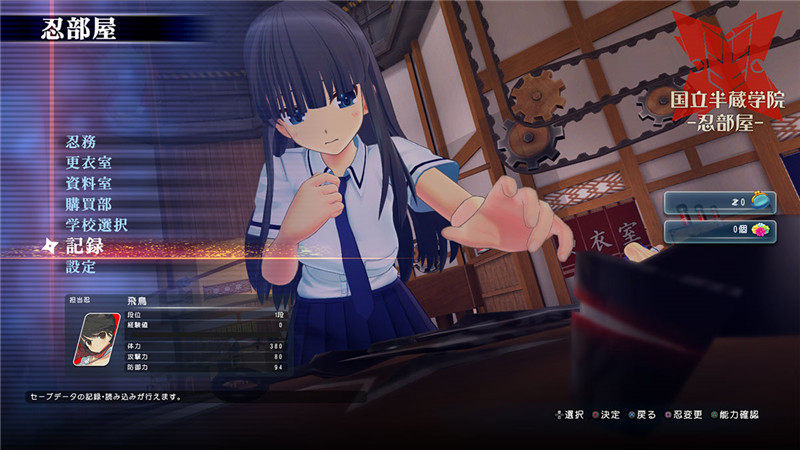Choose the highlighted 記録 save entry
The width and height of the screenshot is (800, 450).
85,246
